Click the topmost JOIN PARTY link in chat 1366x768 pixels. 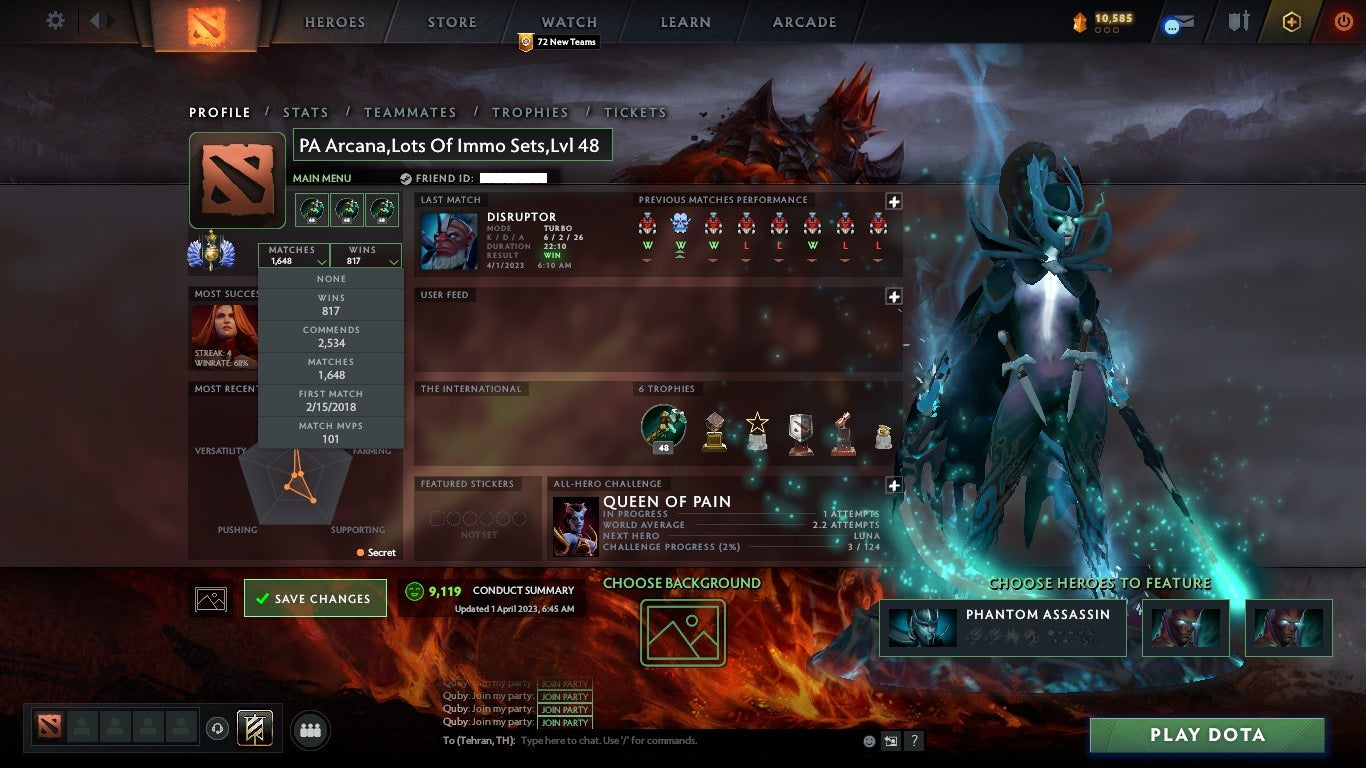click(563, 684)
